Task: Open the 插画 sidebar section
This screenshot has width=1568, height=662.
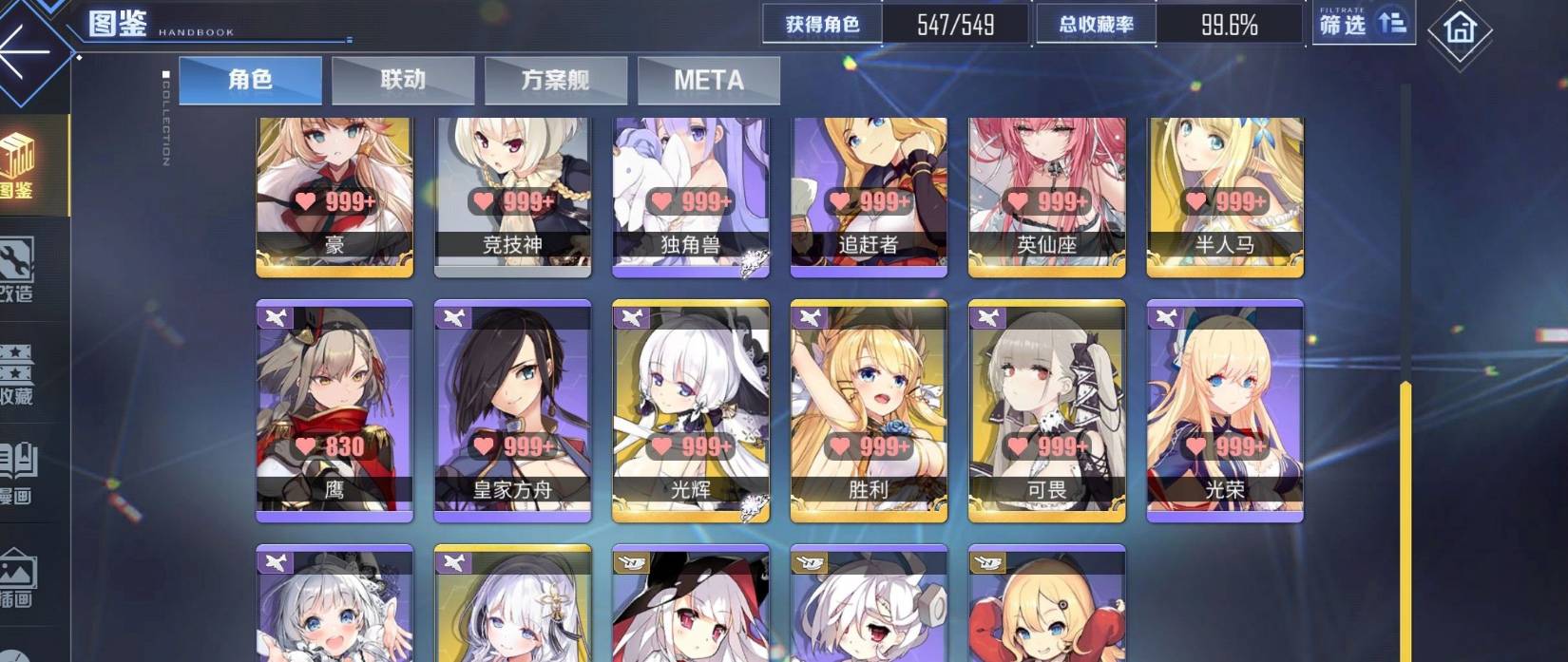Action: coord(19,577)
